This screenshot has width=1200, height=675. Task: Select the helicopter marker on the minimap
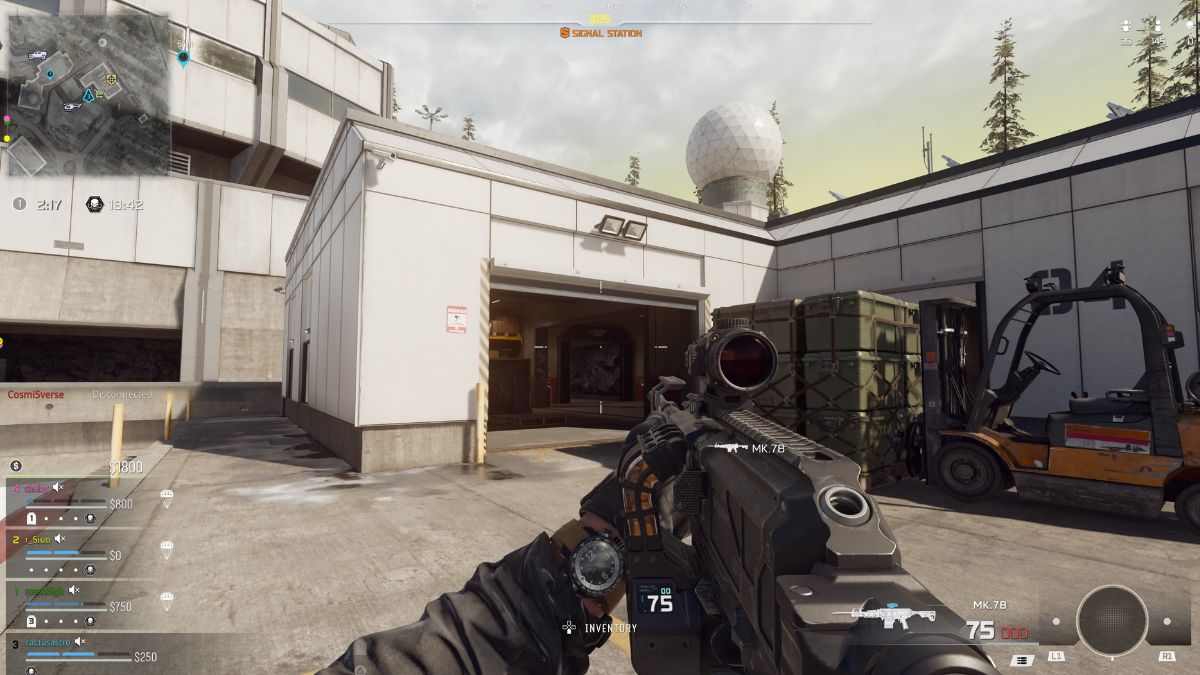click(71, 107)
